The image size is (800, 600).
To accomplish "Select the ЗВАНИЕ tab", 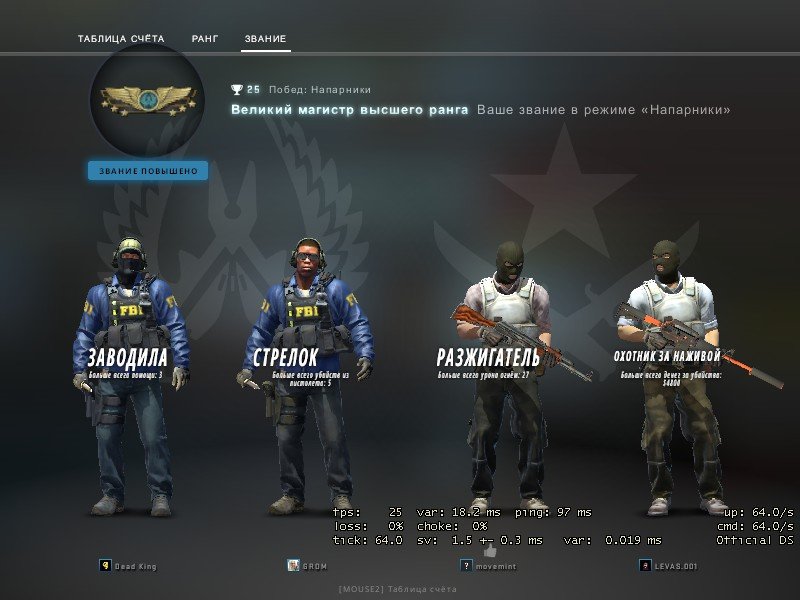I will 265,39.
